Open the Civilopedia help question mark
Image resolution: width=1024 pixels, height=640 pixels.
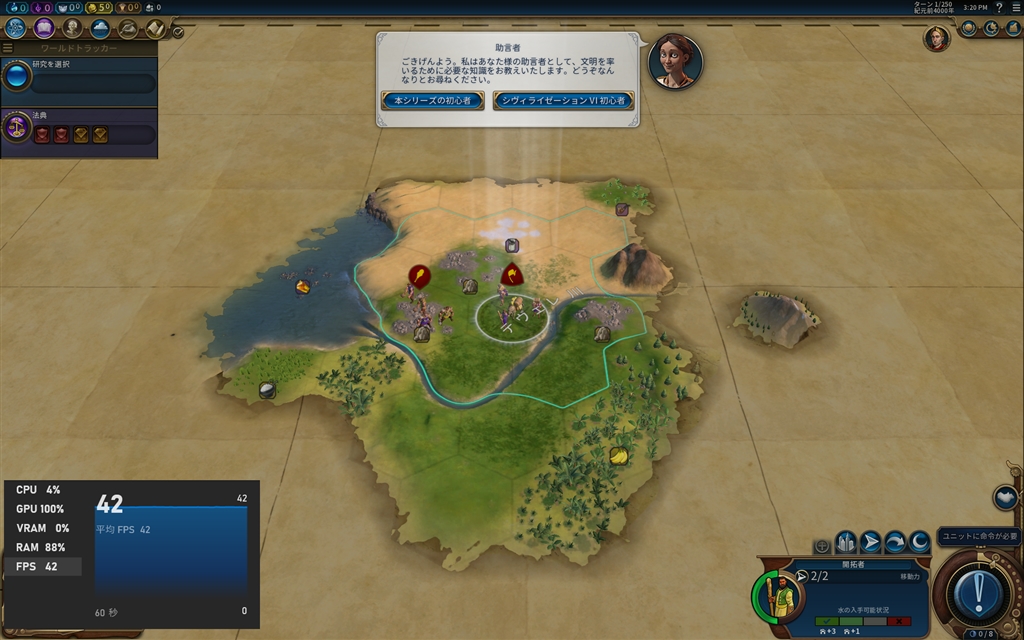point(999,7)
